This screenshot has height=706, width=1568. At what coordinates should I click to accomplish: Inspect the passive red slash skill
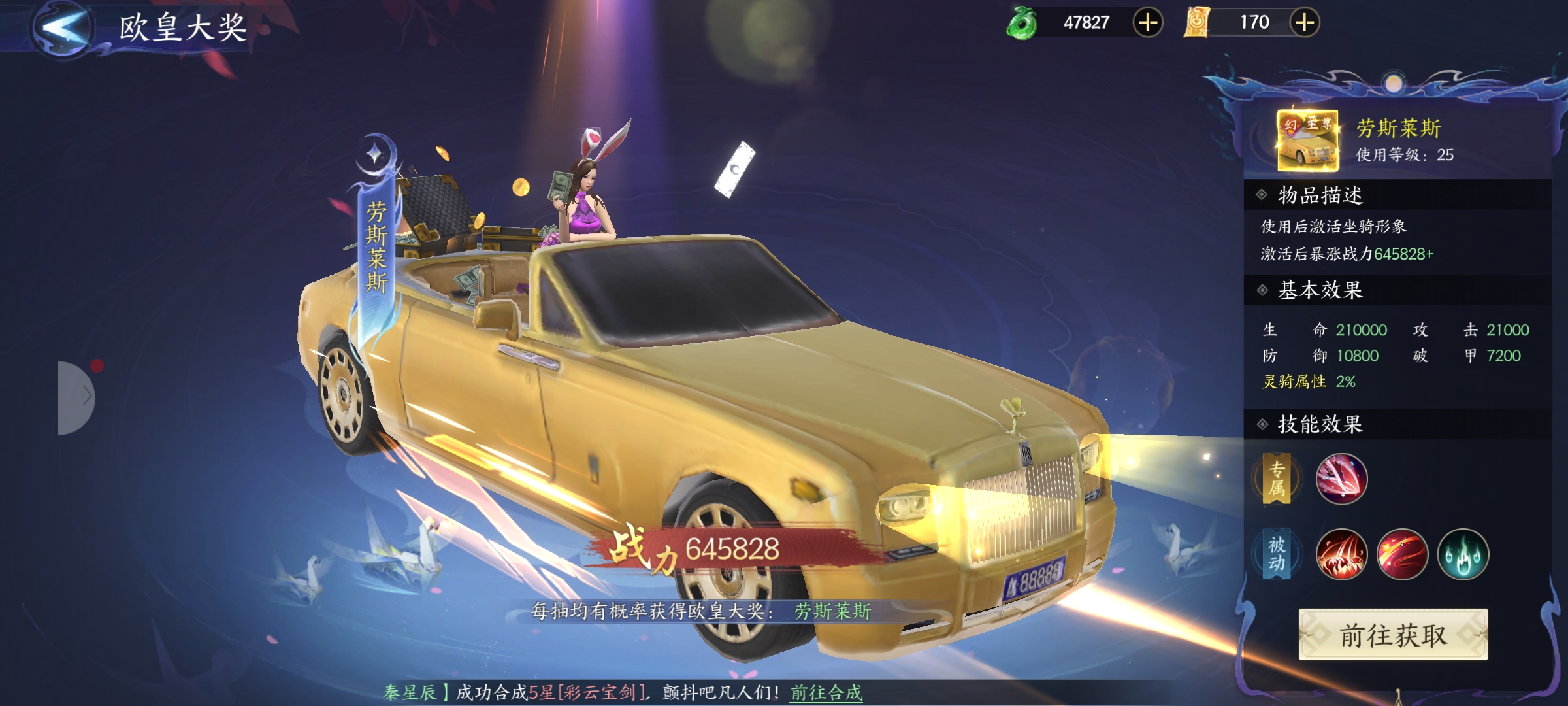tap(1341, 554)
